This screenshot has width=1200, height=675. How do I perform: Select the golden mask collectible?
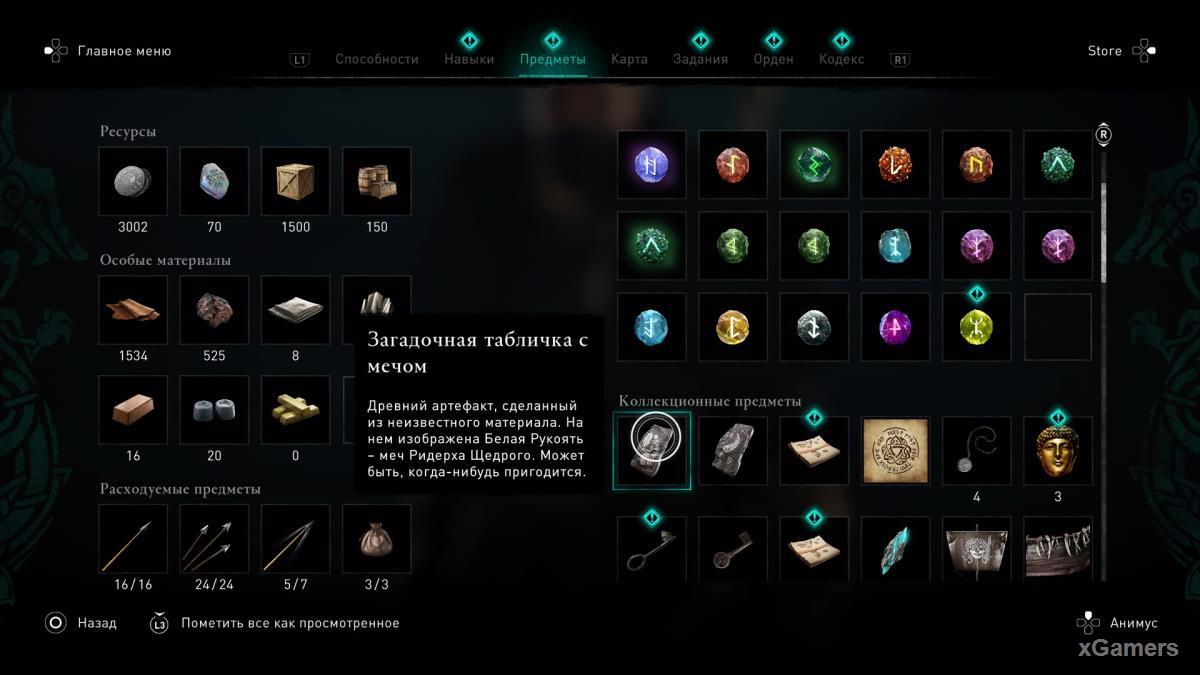1058,451
